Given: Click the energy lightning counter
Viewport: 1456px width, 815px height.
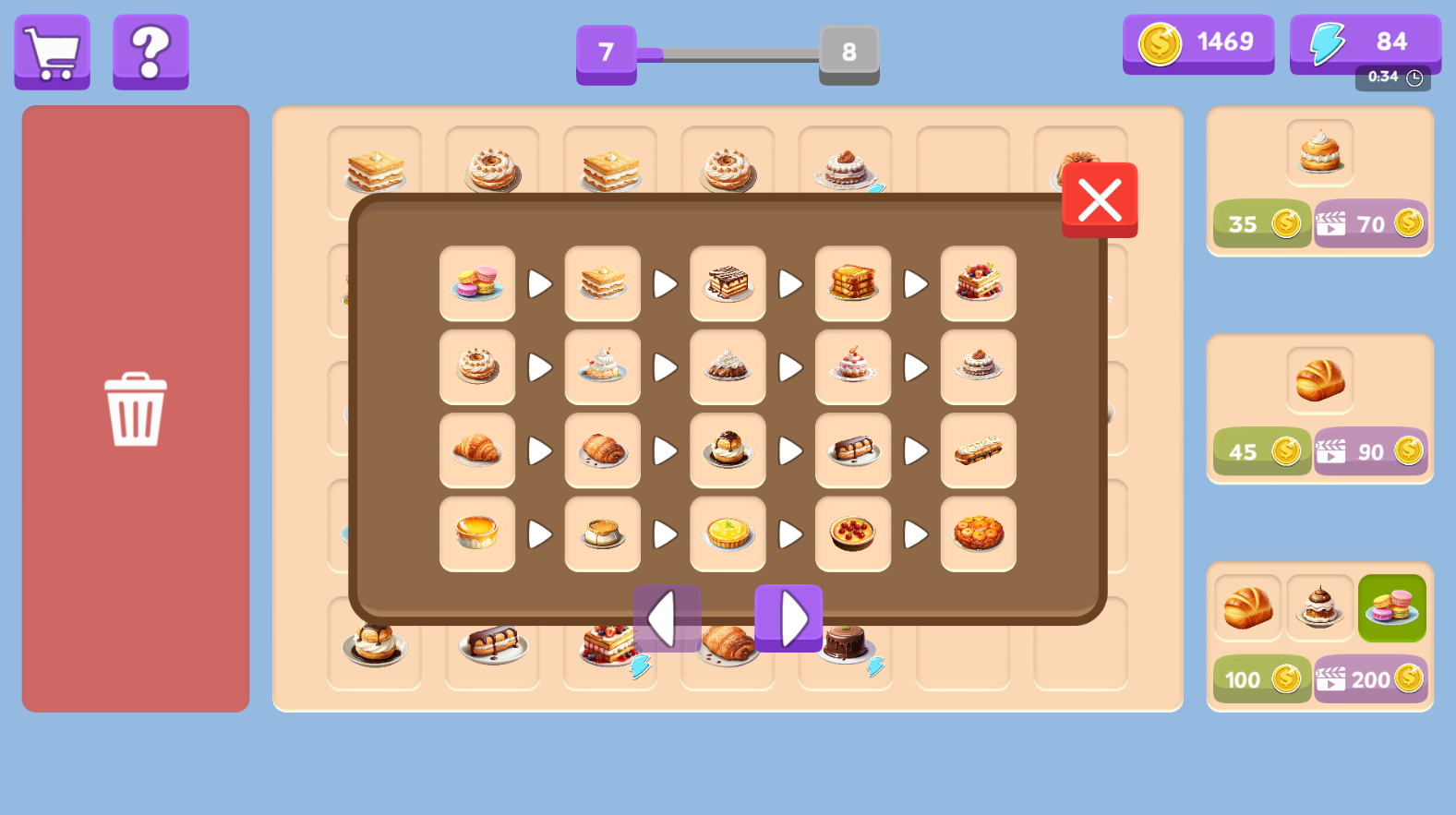Looking at the screenshot, I should coord(1365,42).
